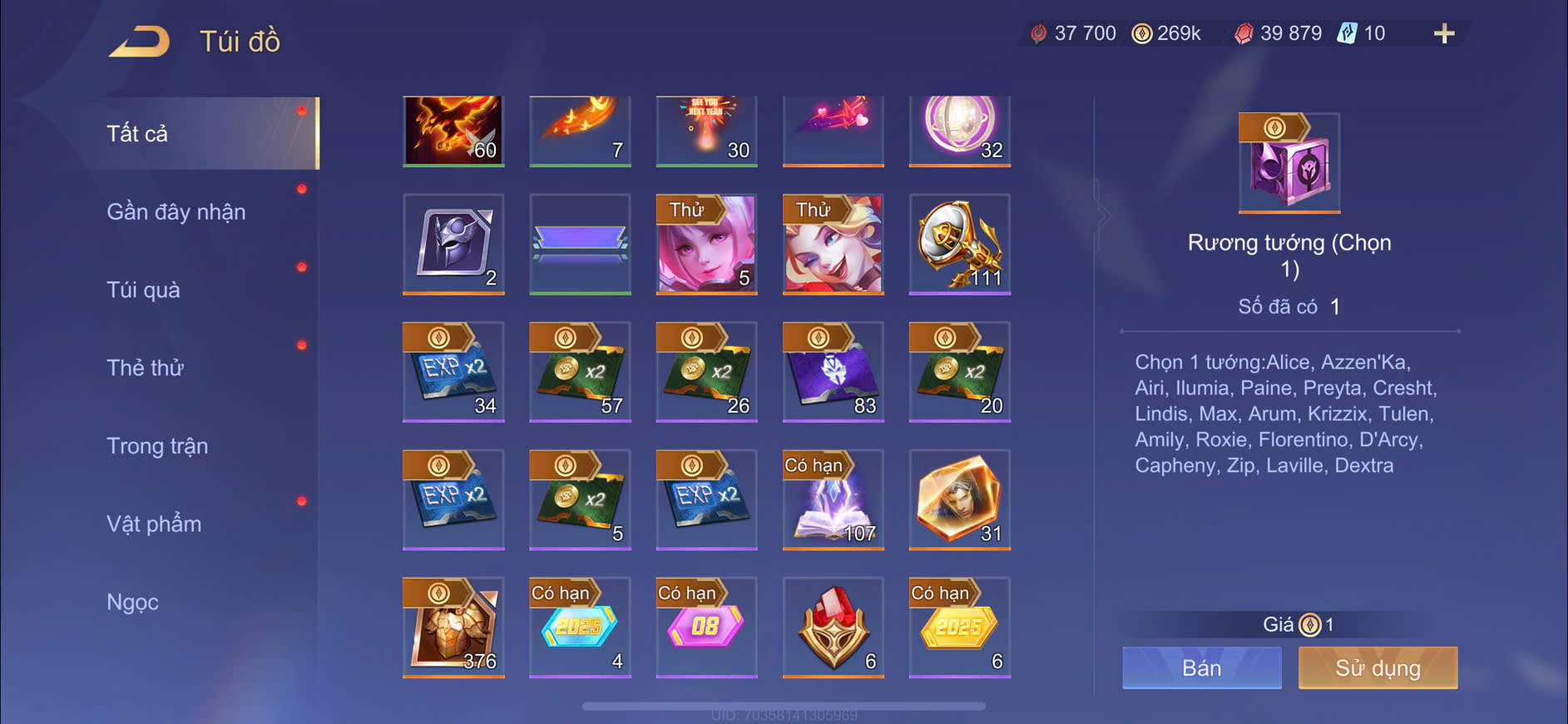Choose the orange hero gem with 31

point(959,499)
